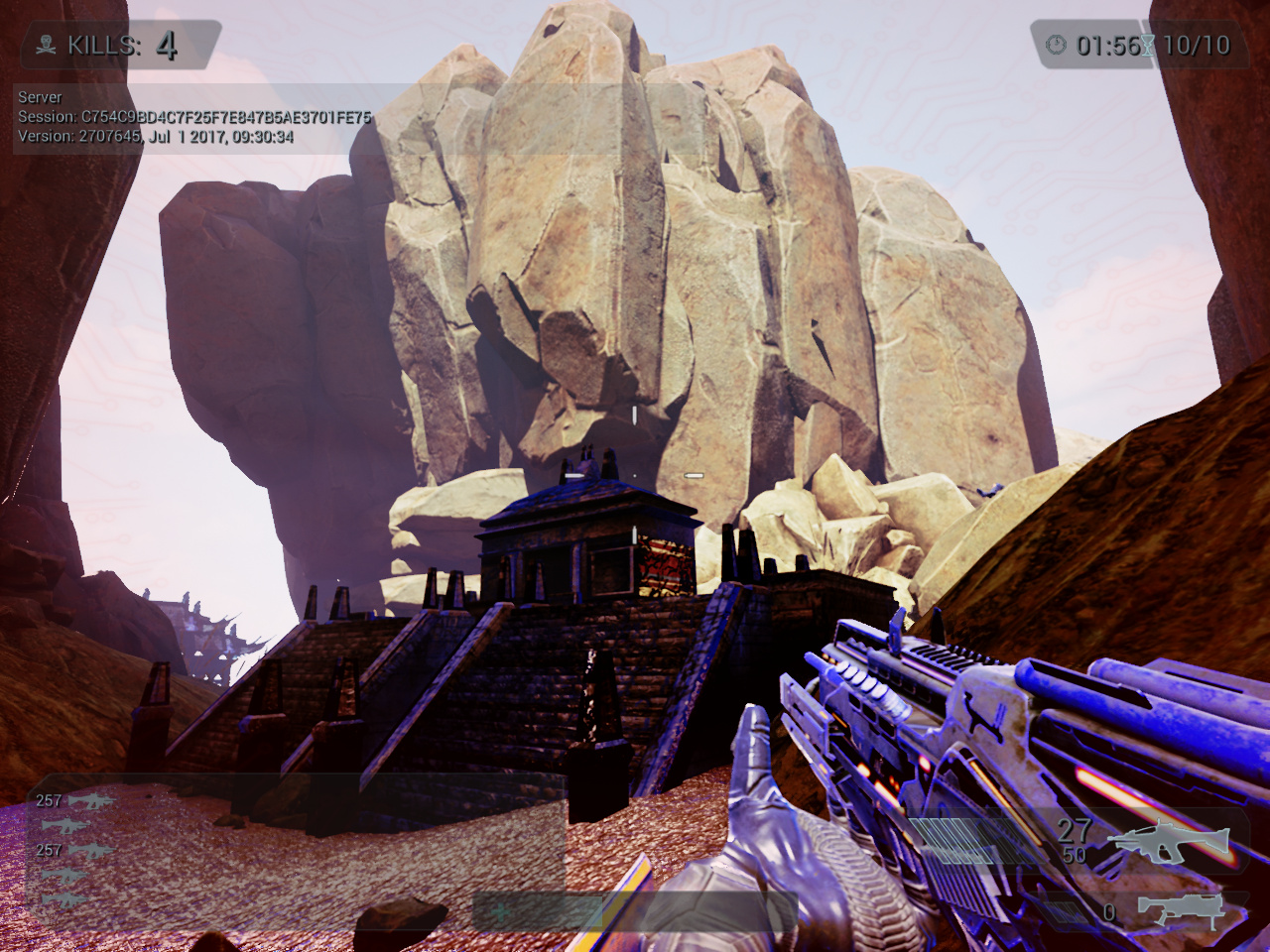This screenshot has width=1270, height=952.
Task: Toggle the small ammo tick marks beside the 0 counter
Action: click(1064, 912)
